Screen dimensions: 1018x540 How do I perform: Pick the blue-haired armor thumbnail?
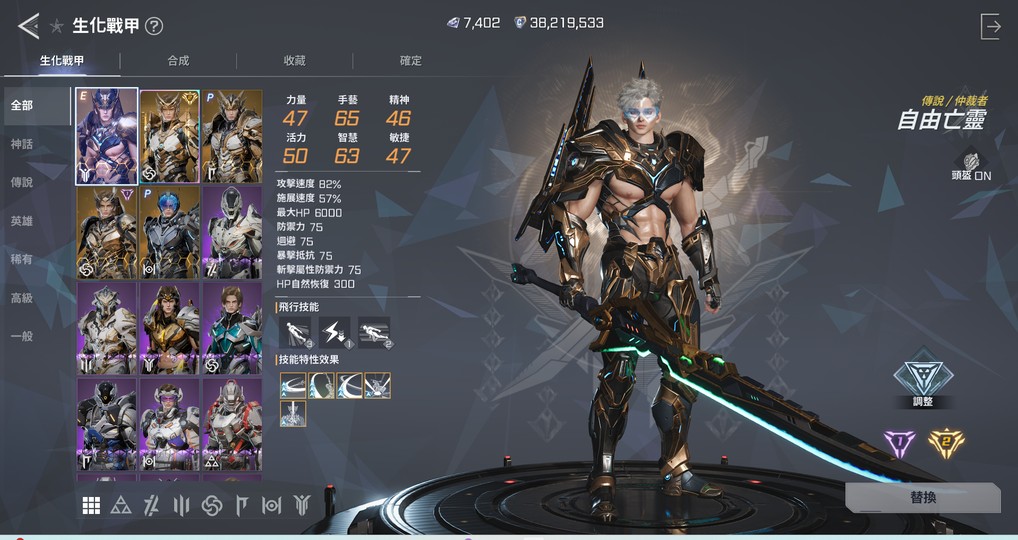point(170,232)
